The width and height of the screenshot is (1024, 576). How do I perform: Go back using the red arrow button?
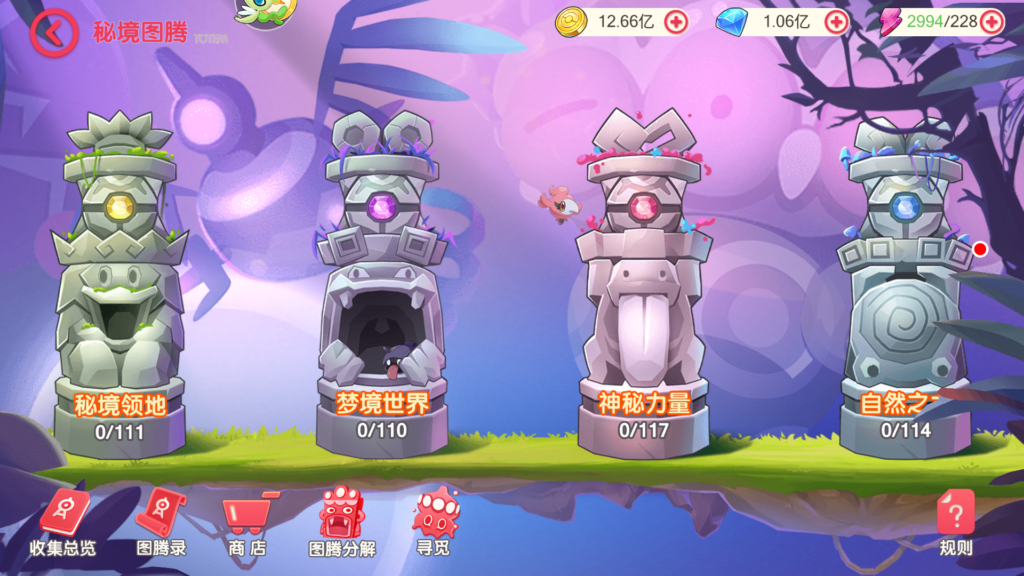53,33
